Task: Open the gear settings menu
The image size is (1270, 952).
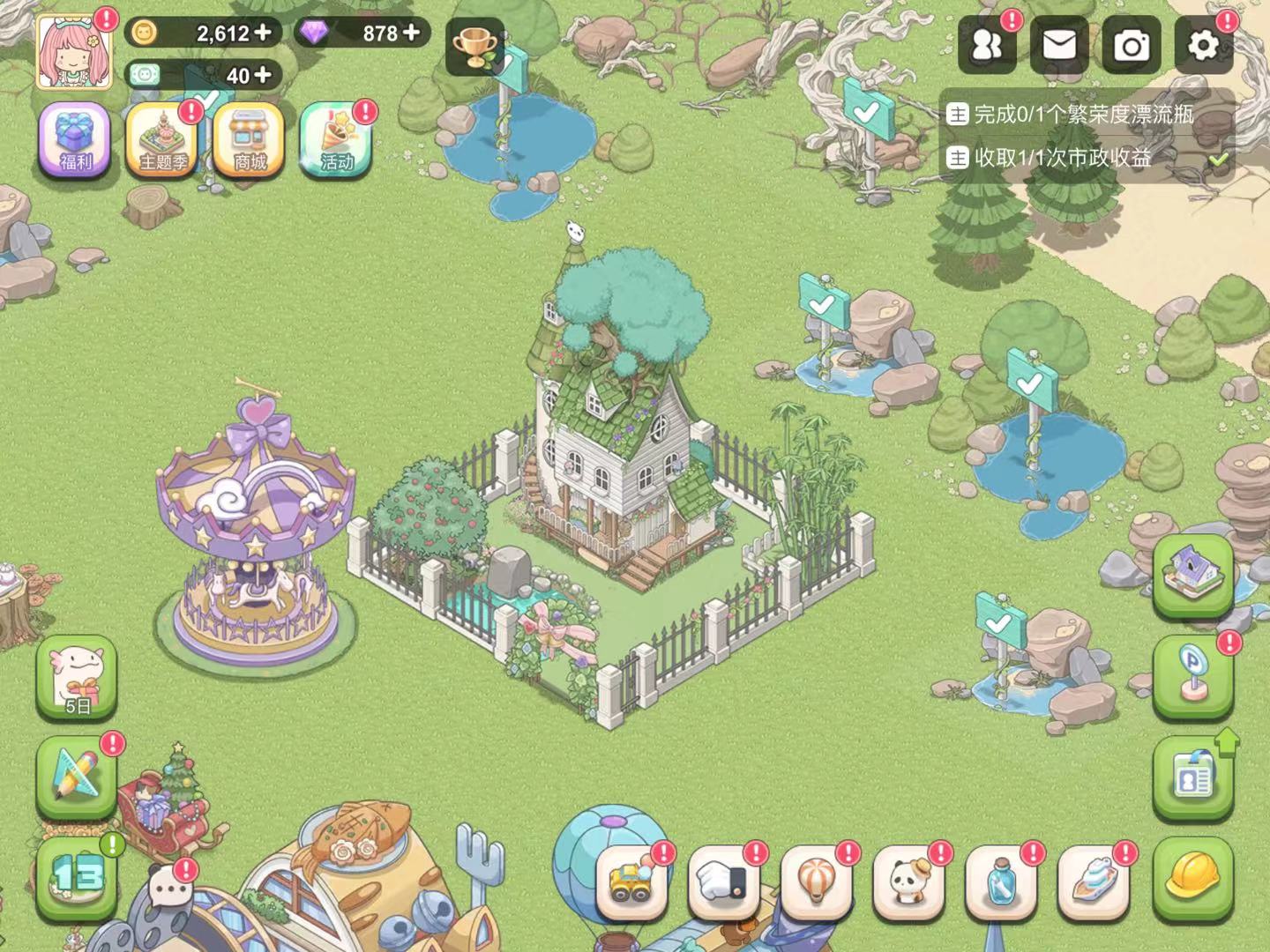Action: [x=1204, y=45]
